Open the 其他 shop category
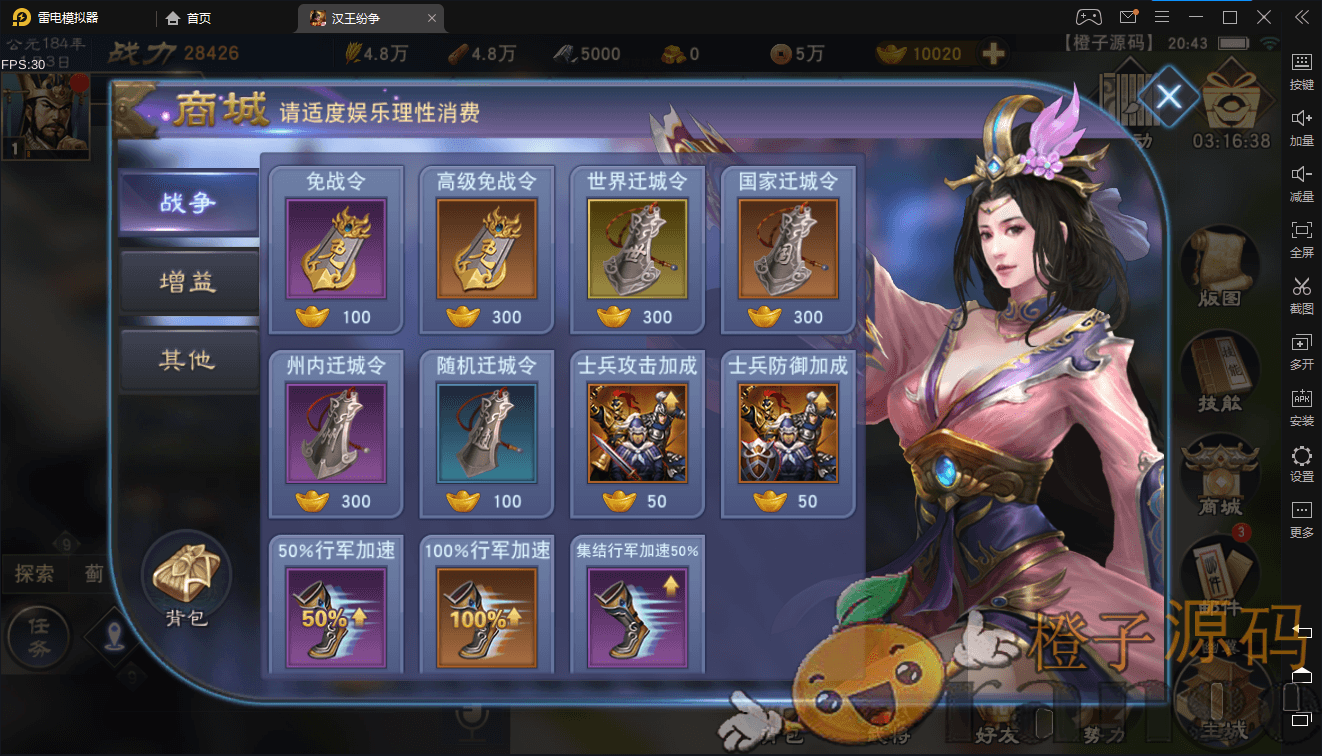The width and height of the screenshot is (1322, 756). 188,360
